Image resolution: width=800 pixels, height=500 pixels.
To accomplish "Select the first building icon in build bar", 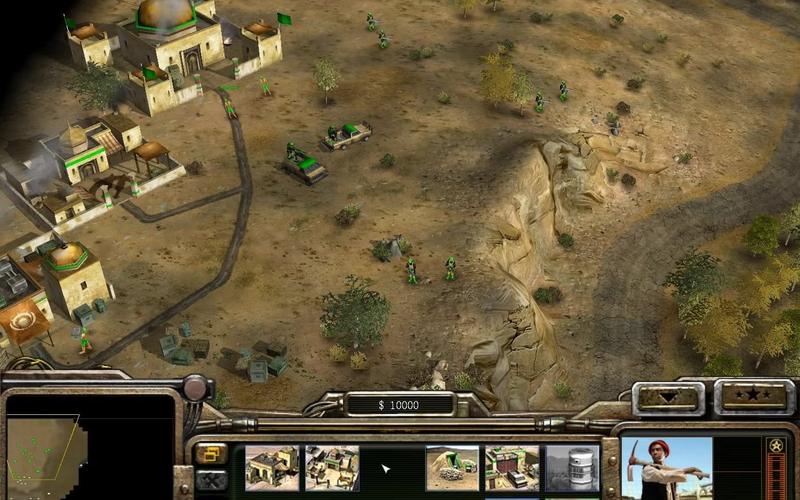I will click(x=272, y=467).
